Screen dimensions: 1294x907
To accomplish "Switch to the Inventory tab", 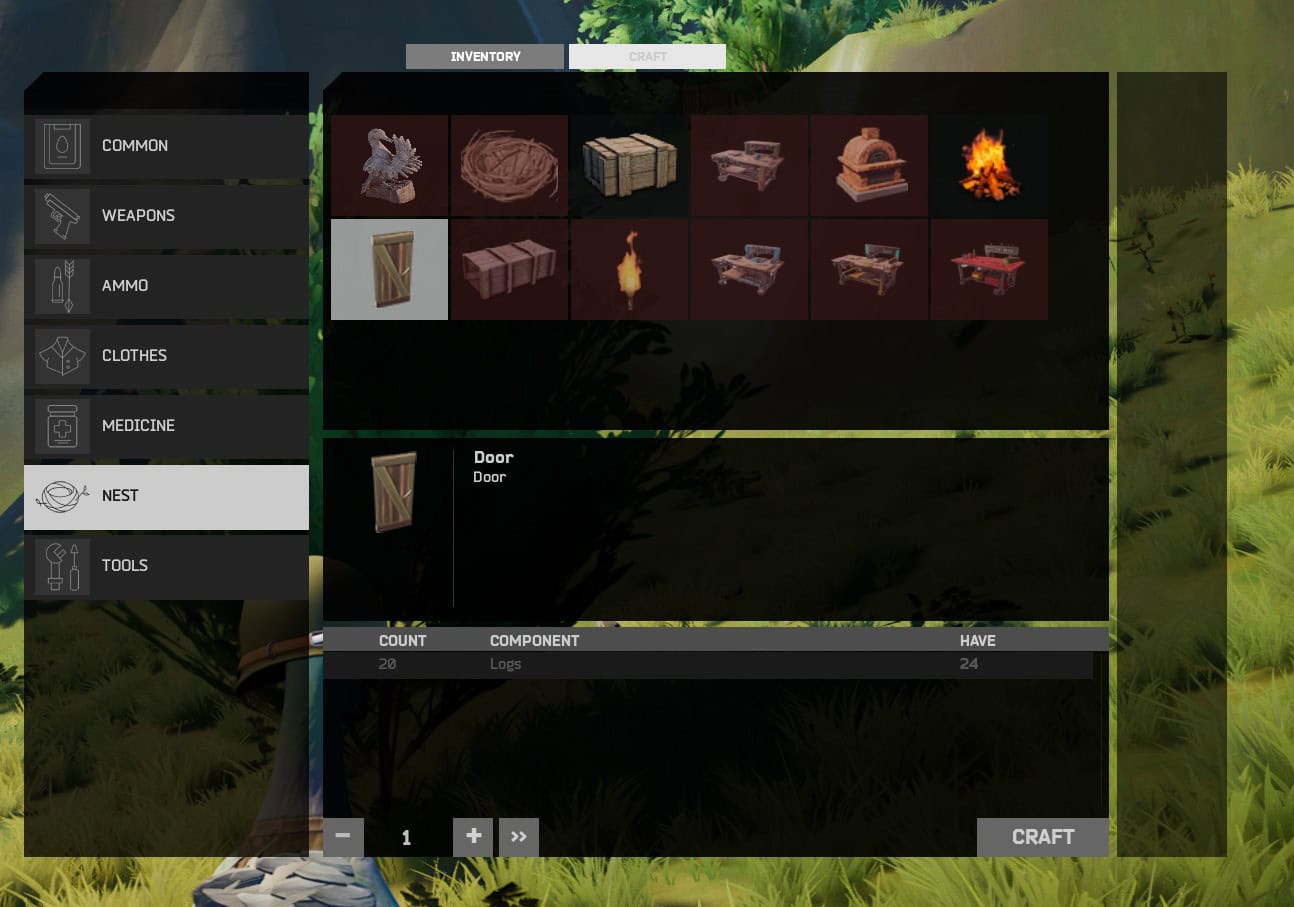I will point(484,56).
